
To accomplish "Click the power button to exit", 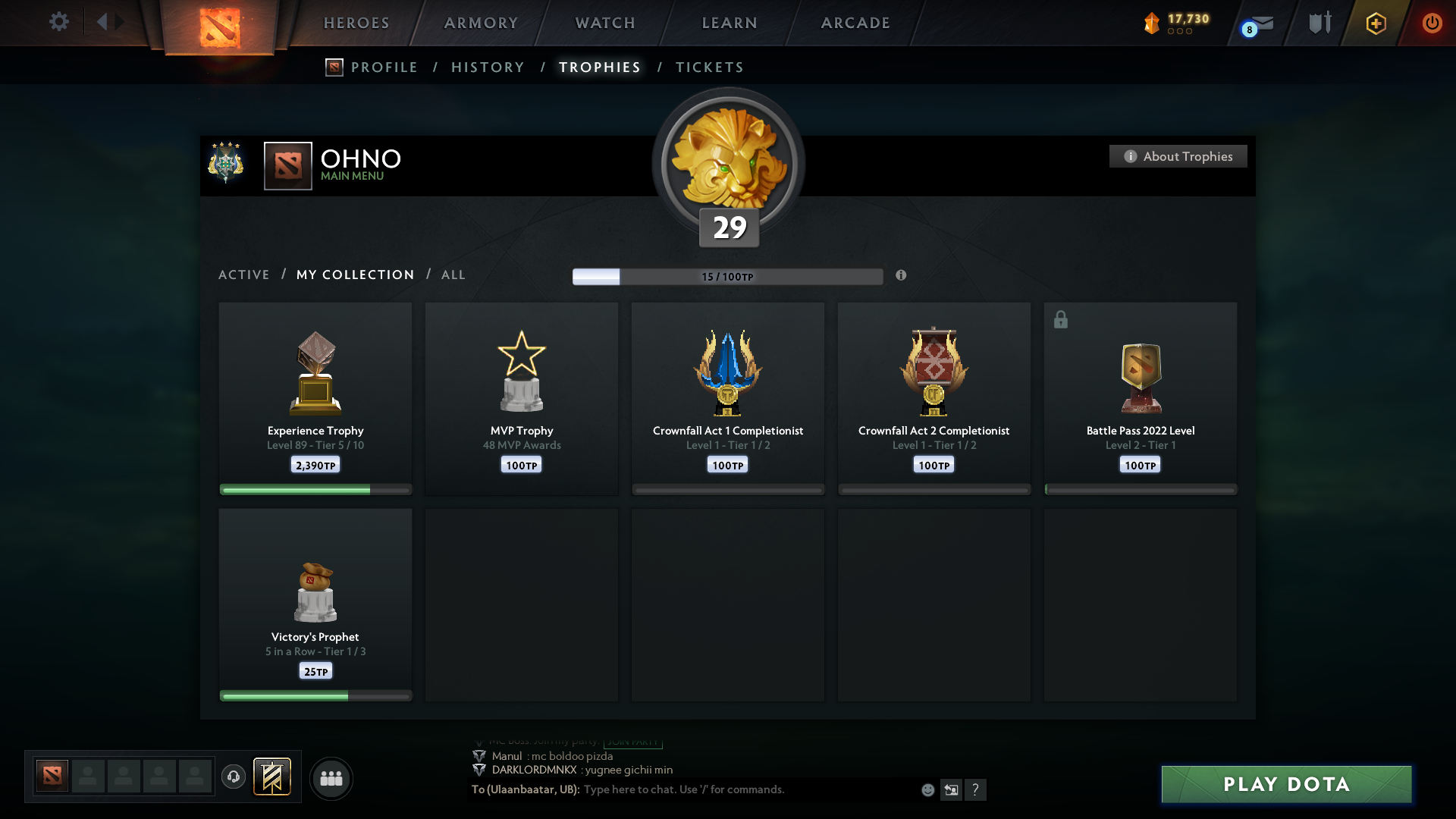I will [1432, 23].
